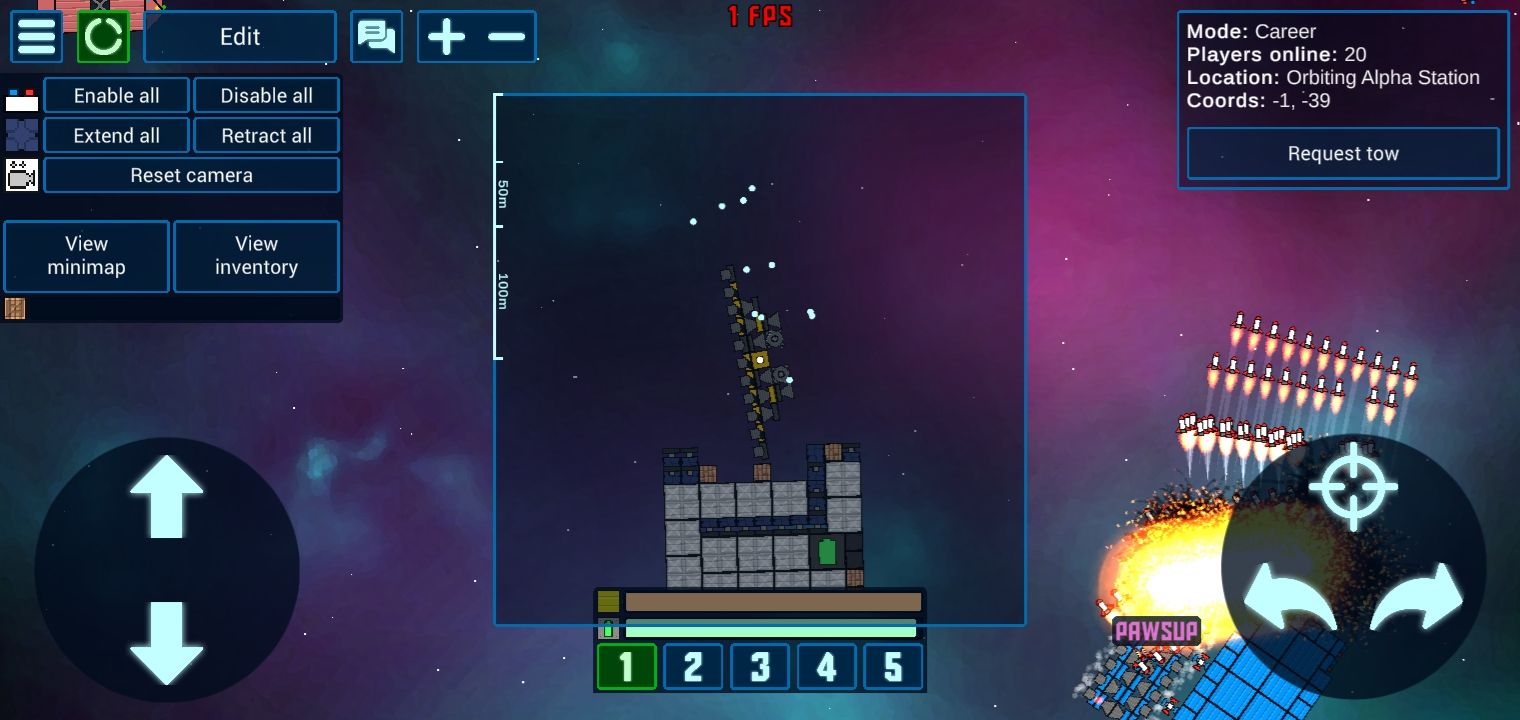Choose action group 5
Image resolution: width=1520 pixels, height=720 pixels.
click(x=893, y=667)
